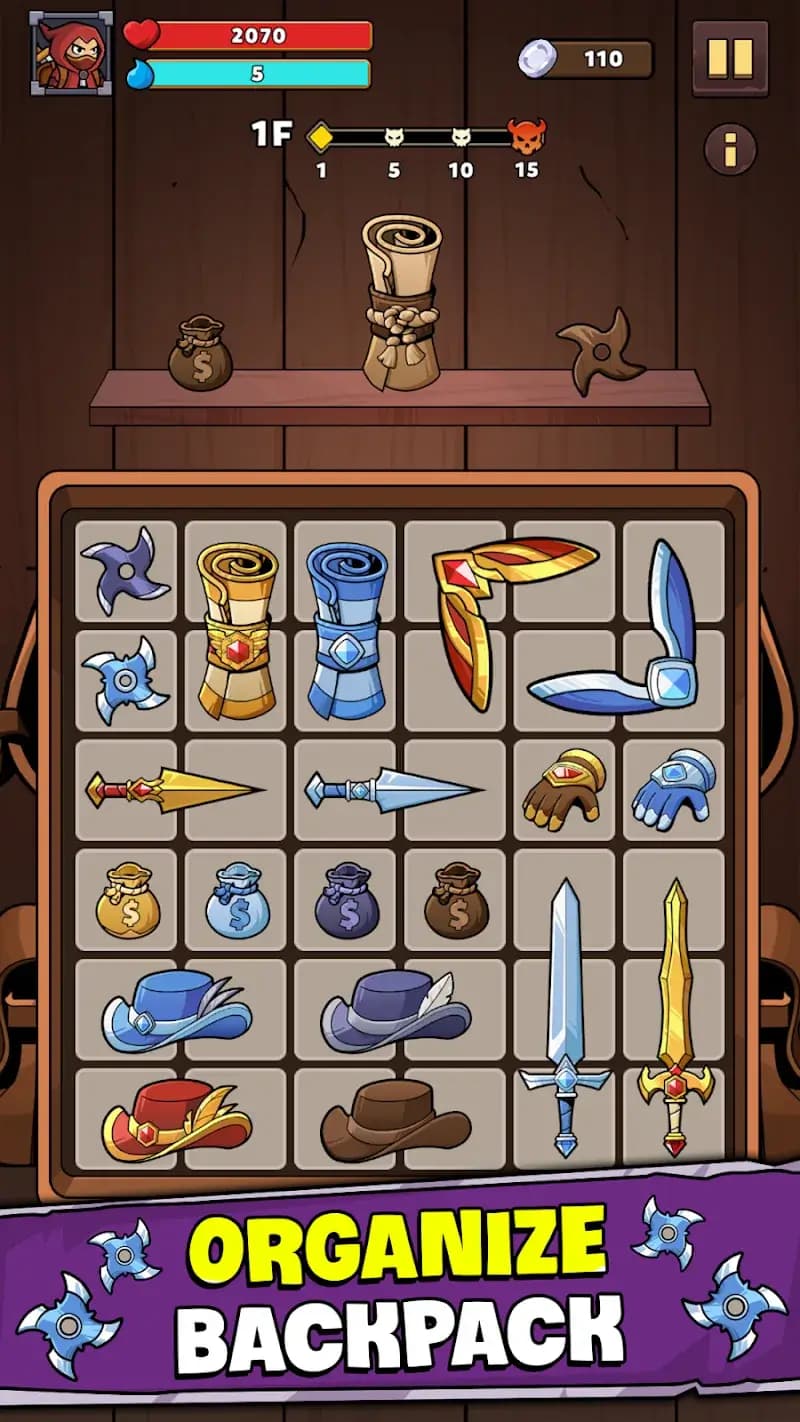Screen dimensions: 800x1422
Task: Pause the game
Action: 730,59
